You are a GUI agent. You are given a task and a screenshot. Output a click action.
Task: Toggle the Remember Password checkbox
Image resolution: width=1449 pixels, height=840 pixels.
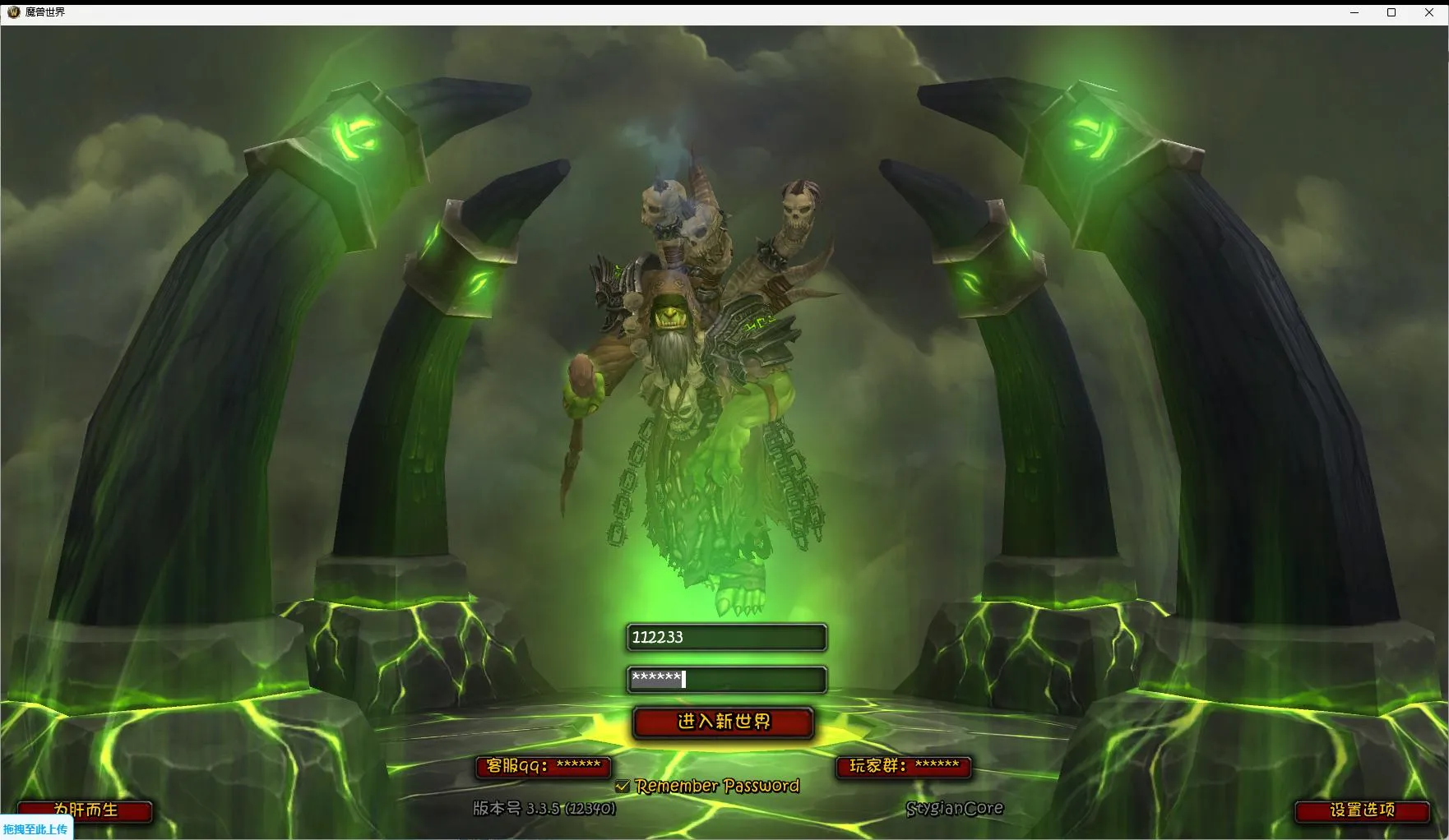click(x=623, y=787)
